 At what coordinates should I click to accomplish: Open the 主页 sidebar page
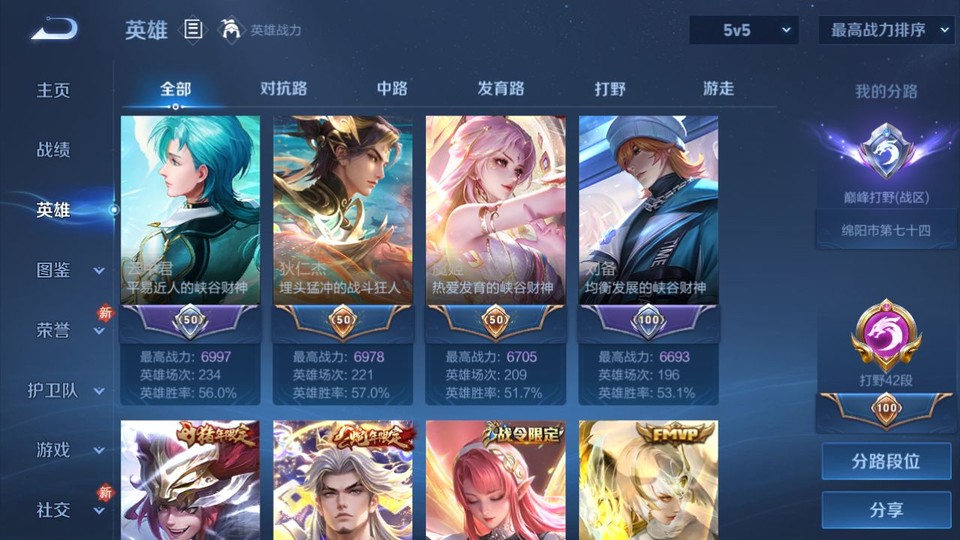[x=54, y=90]
